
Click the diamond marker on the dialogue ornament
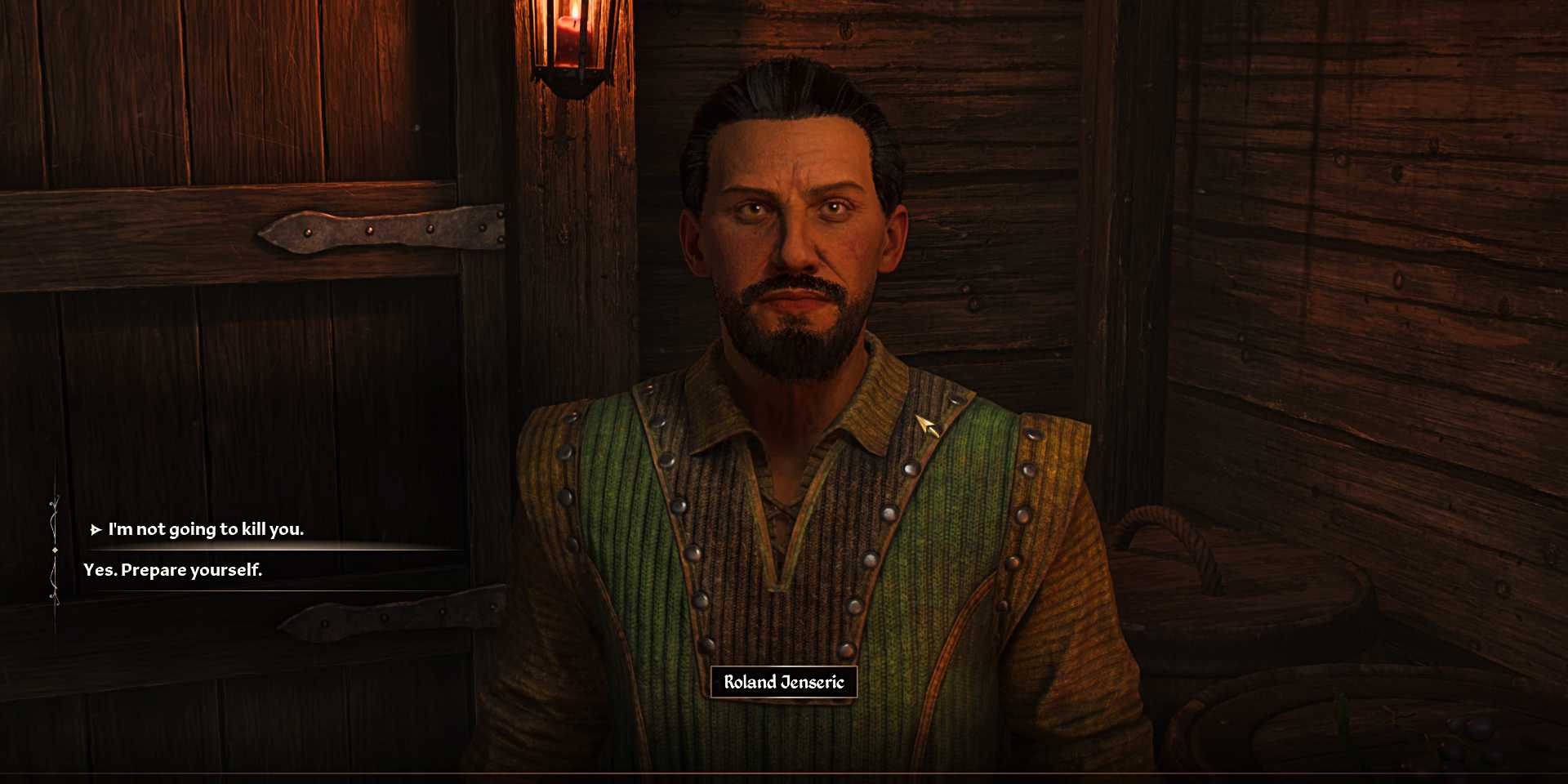click(55, 550)
